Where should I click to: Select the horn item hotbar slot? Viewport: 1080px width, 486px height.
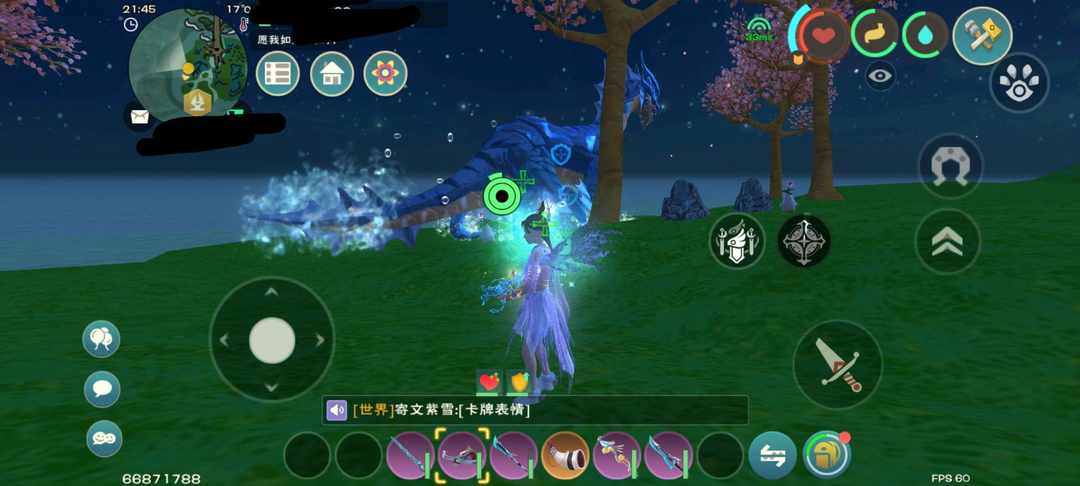point(565,455)
